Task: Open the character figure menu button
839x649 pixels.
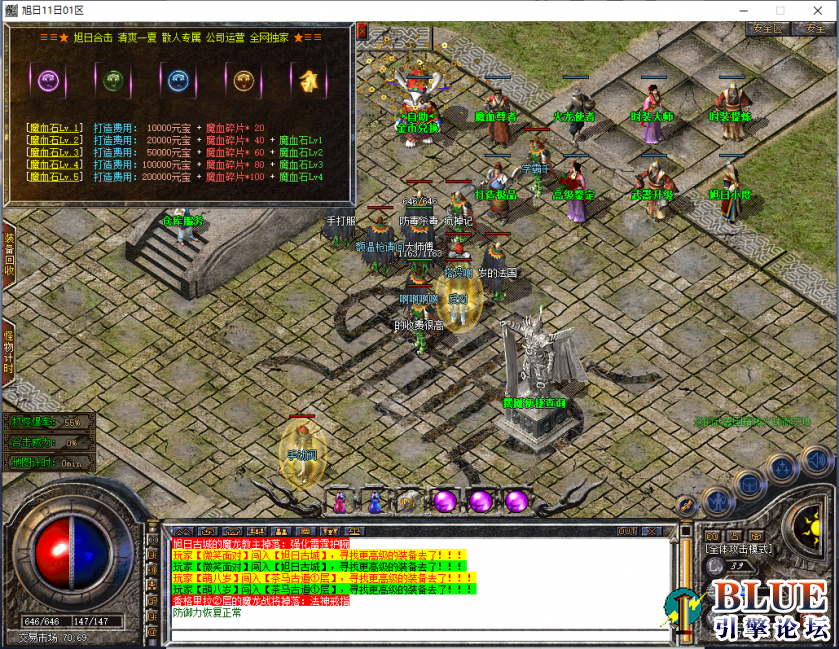Action: (x=718, y=499)
